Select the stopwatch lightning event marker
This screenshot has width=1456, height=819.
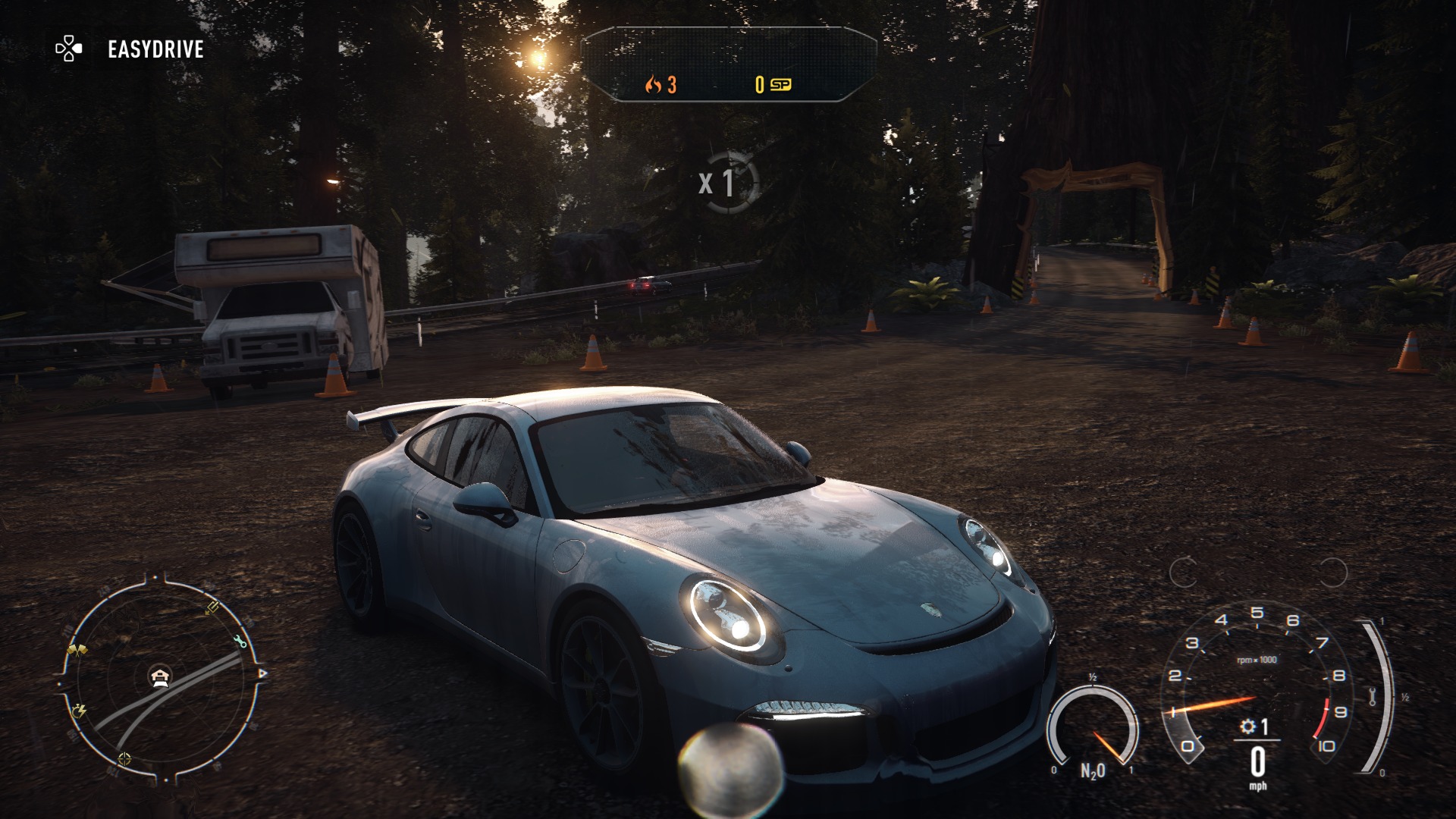[79, 711]
